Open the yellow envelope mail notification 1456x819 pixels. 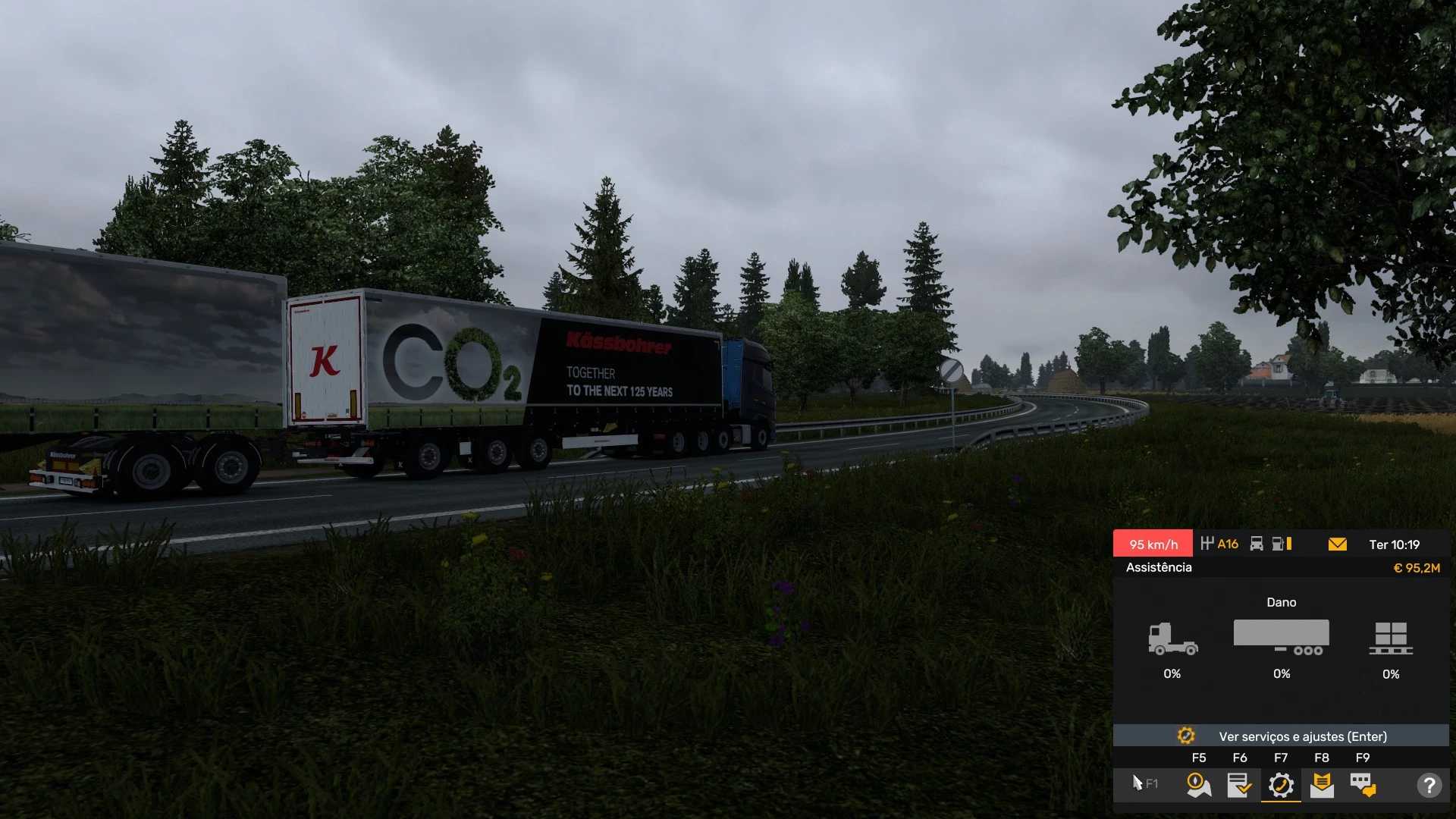(1338, 544)
